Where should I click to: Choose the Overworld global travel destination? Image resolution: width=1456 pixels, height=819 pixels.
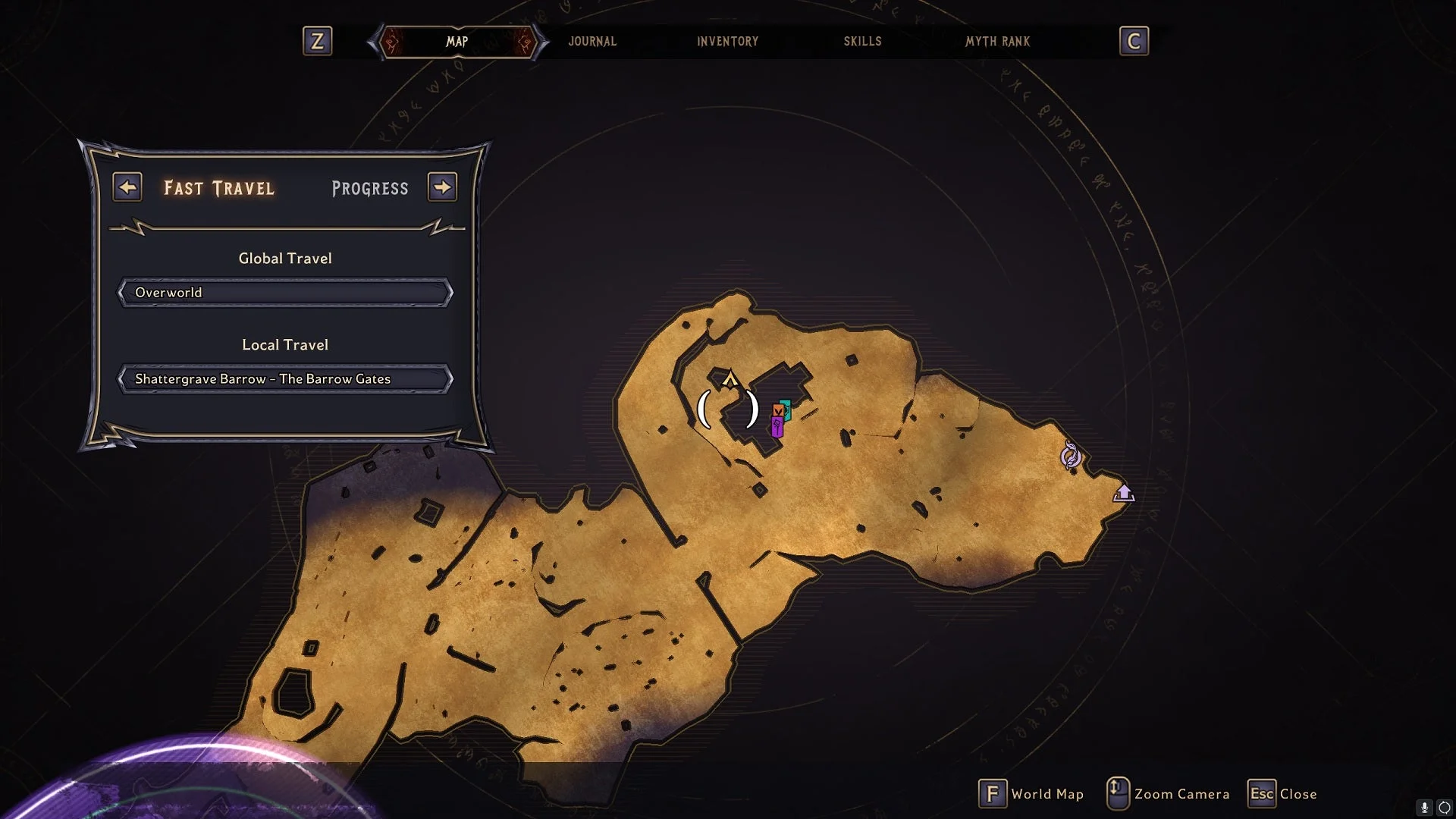[285, 293]
